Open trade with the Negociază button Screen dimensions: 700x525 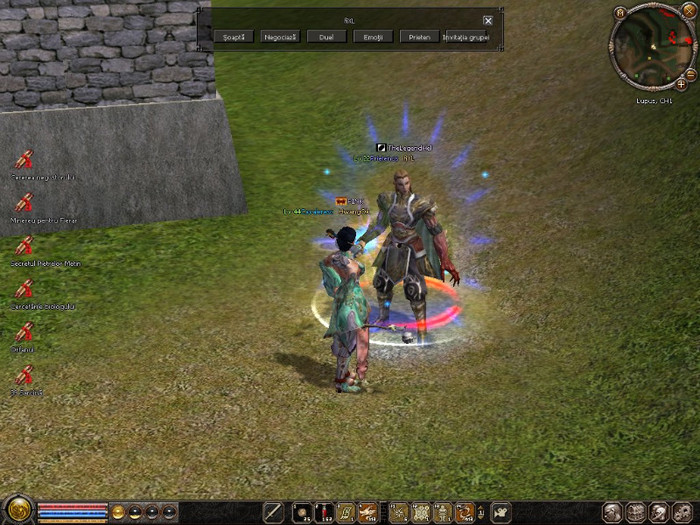click(x=280, y=36)
